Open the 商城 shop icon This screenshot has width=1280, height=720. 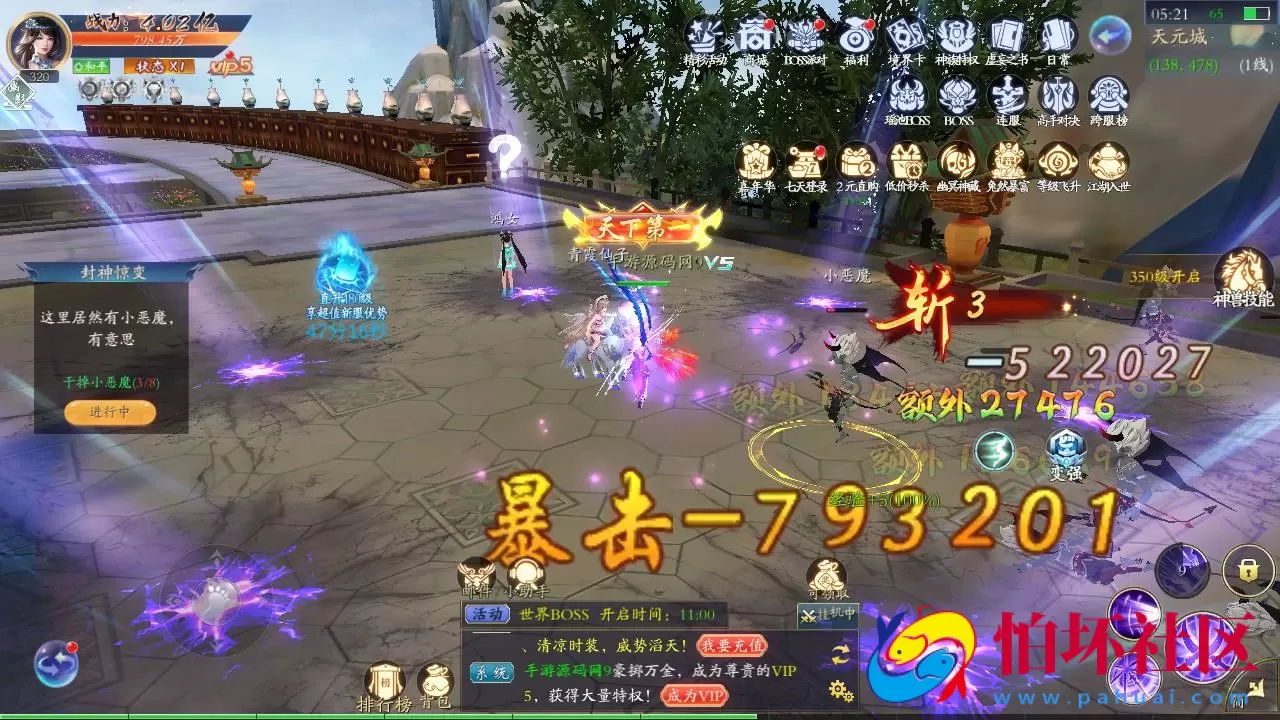tap(755, 37)
